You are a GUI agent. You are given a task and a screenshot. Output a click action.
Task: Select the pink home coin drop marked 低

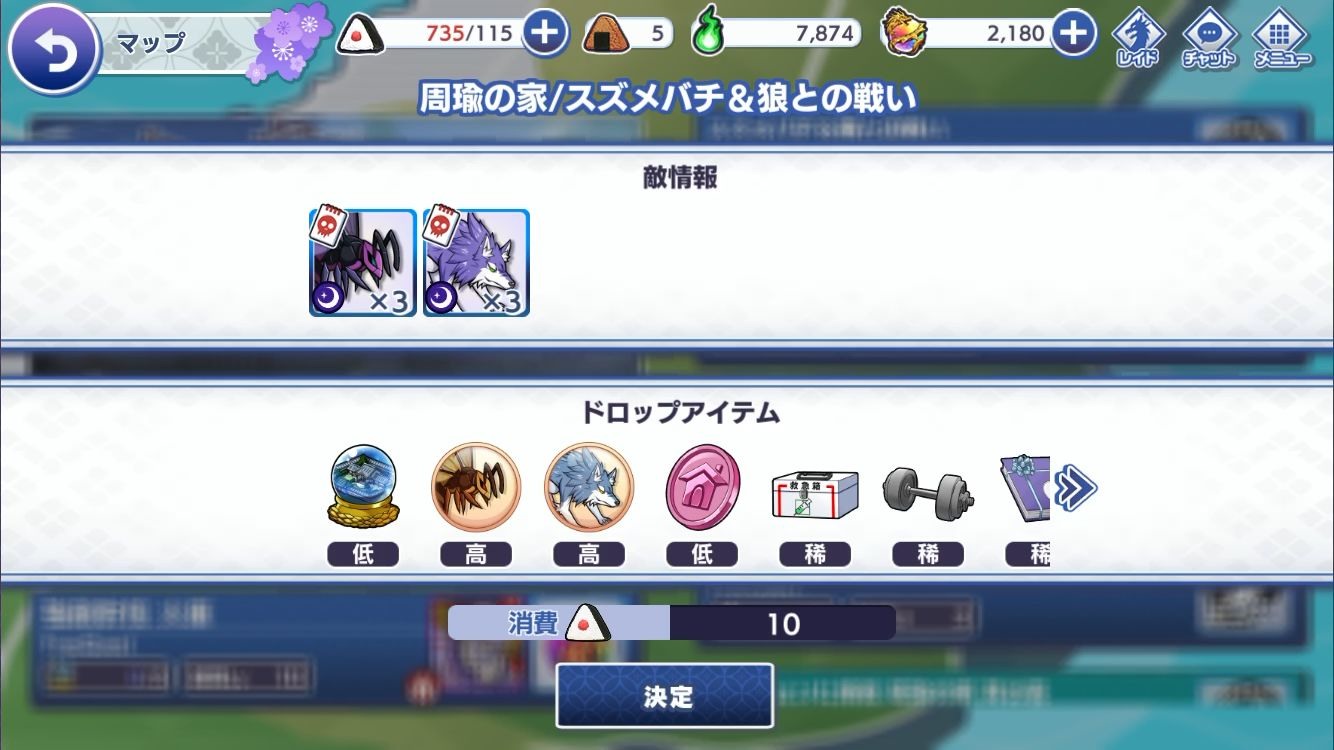[702, 487]
